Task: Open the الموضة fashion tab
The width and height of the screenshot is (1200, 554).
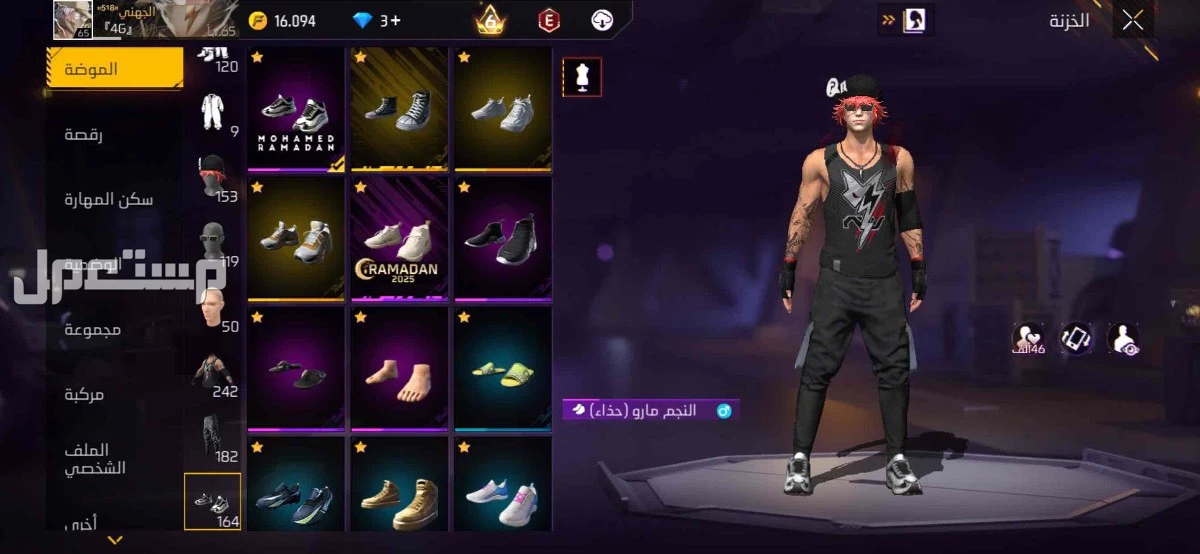Action: pyautogui.click(x=115, y=69)
